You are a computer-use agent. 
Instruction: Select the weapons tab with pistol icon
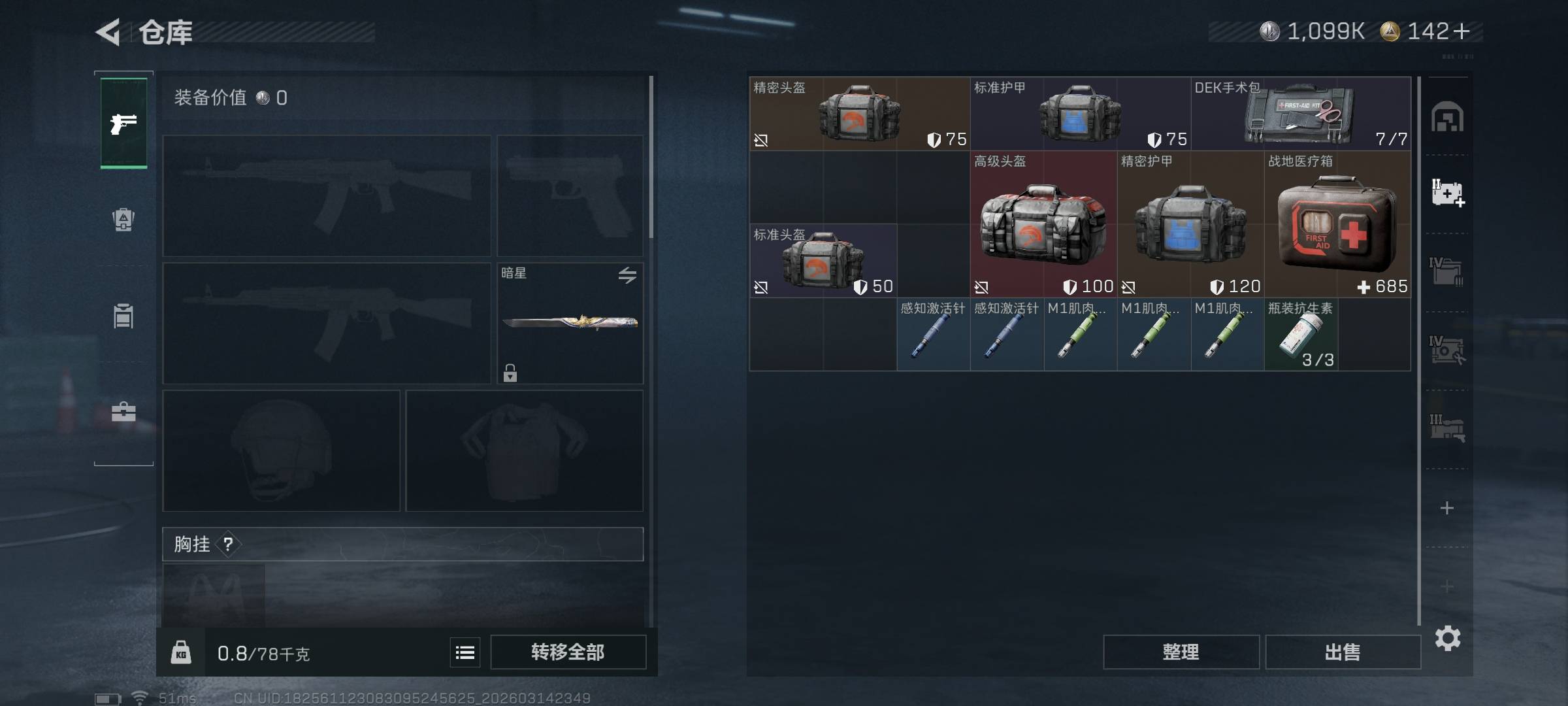(x=123, y=123)
